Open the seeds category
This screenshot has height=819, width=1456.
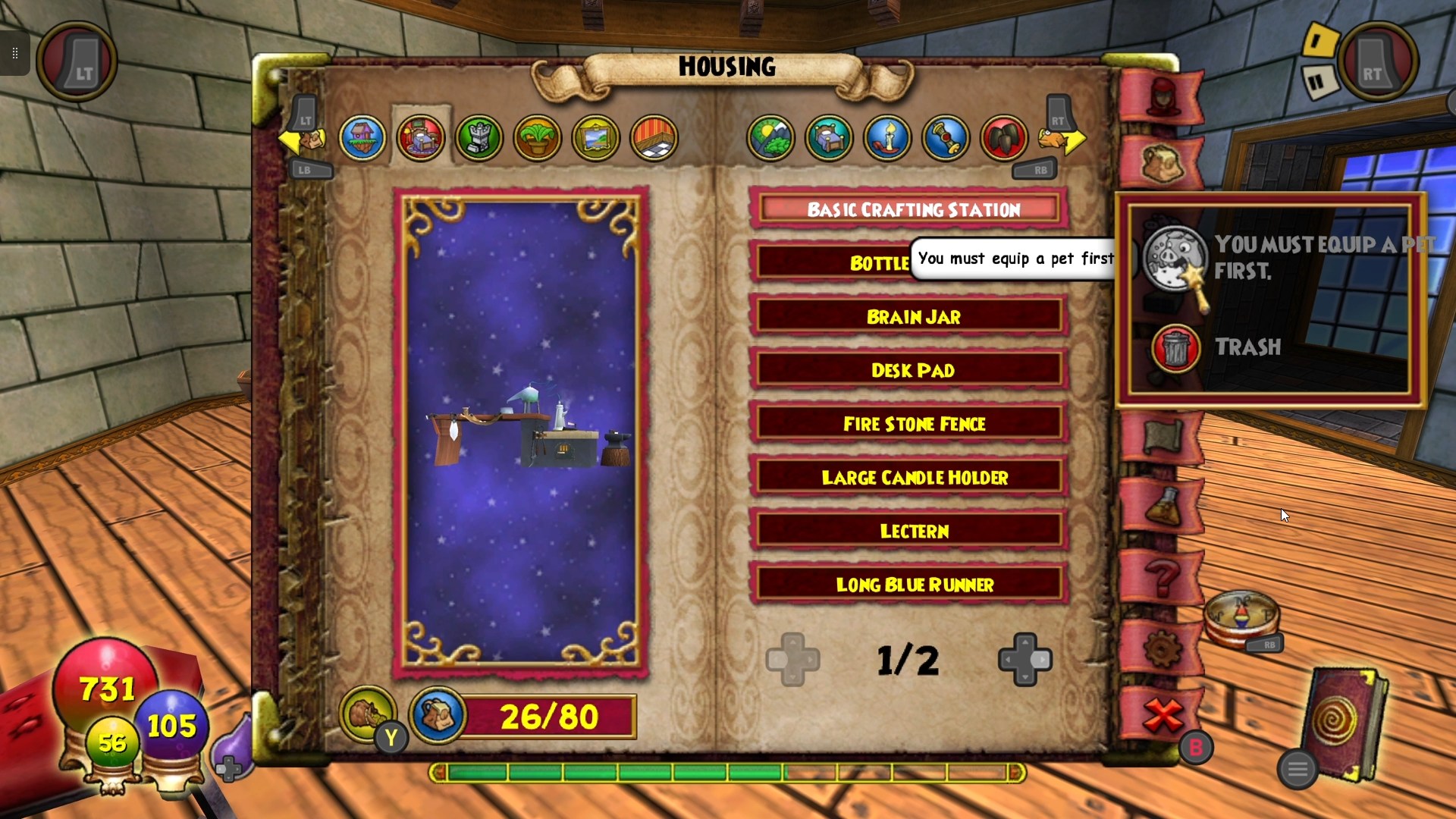click(1004, 138)
